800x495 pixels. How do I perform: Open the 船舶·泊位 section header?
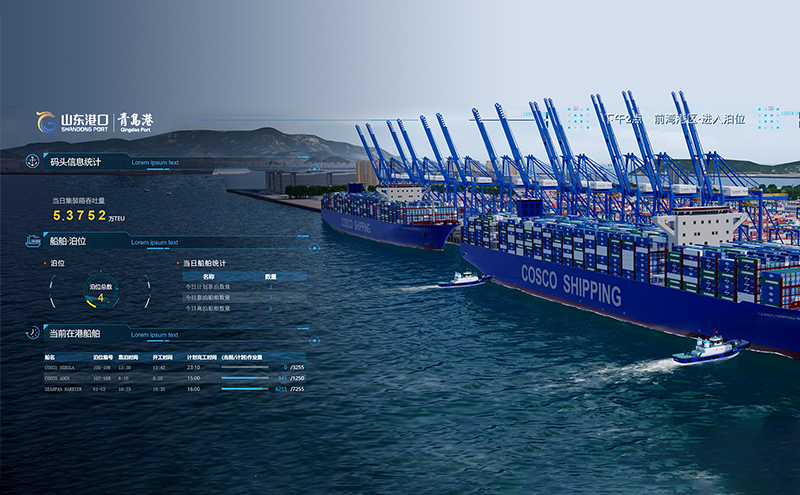pos(68,241)
